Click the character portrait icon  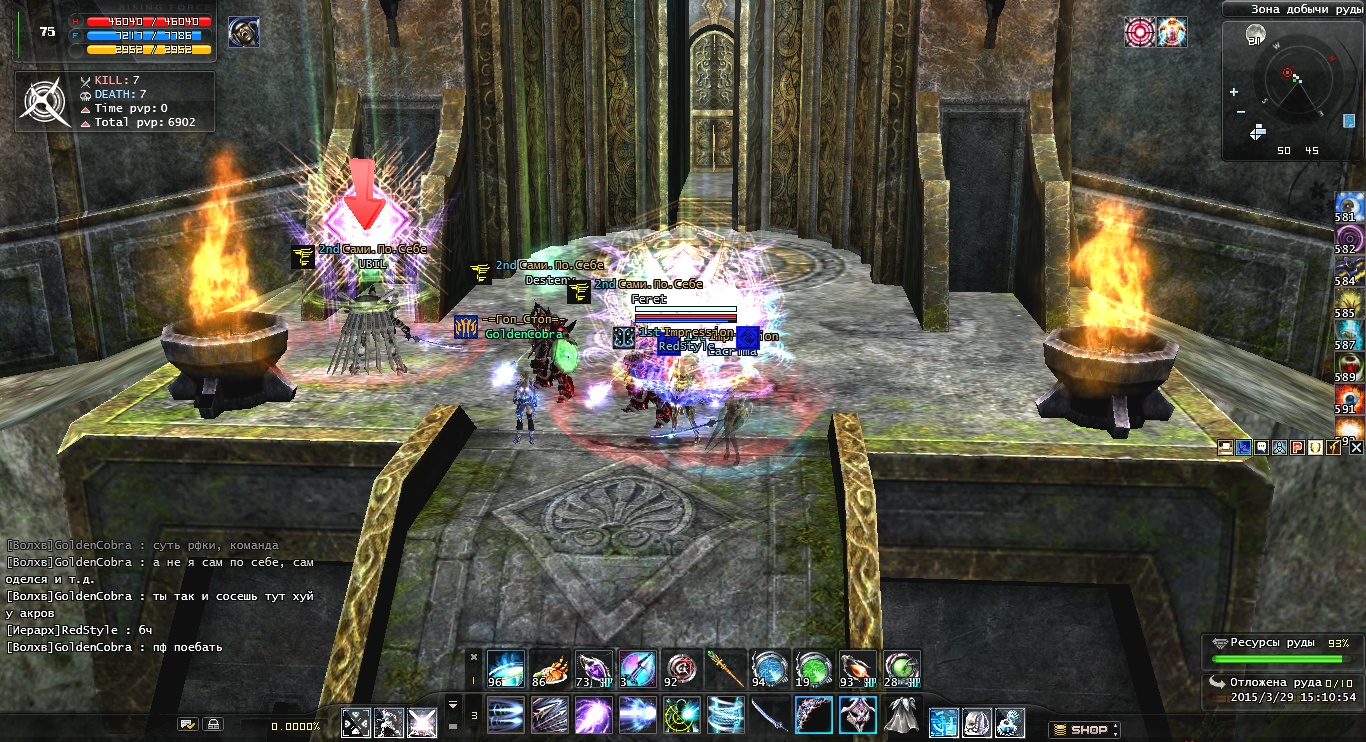242,32
